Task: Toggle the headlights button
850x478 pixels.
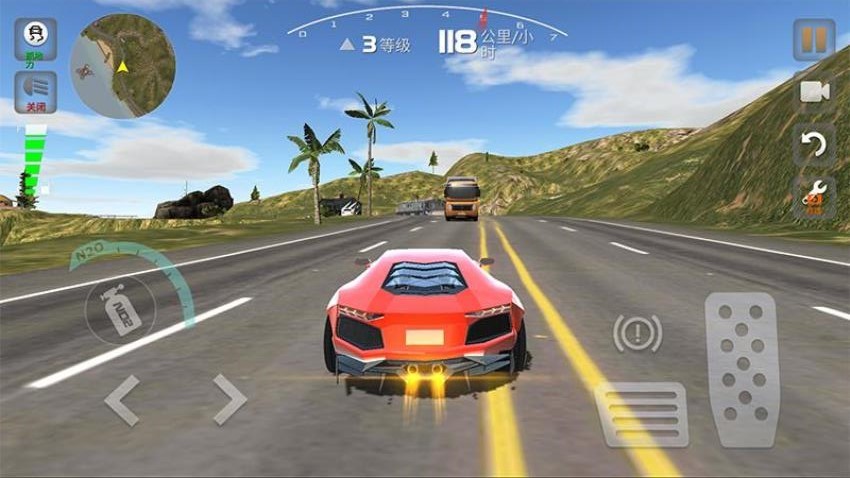Action: coord(35,92)
